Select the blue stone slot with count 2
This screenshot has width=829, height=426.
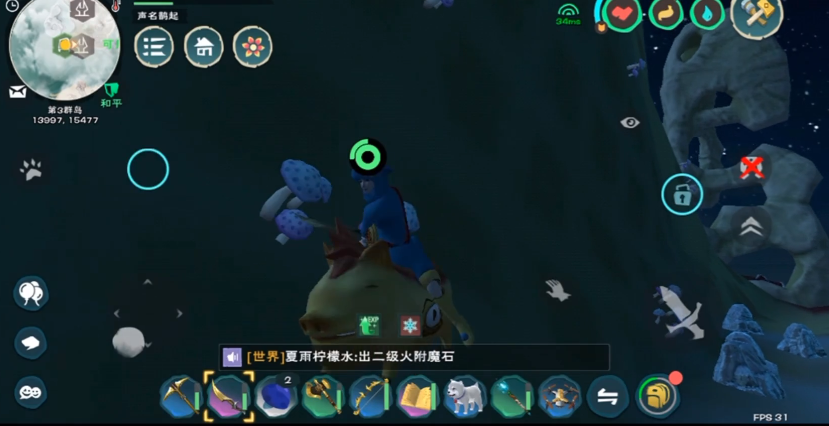(275, 397)
